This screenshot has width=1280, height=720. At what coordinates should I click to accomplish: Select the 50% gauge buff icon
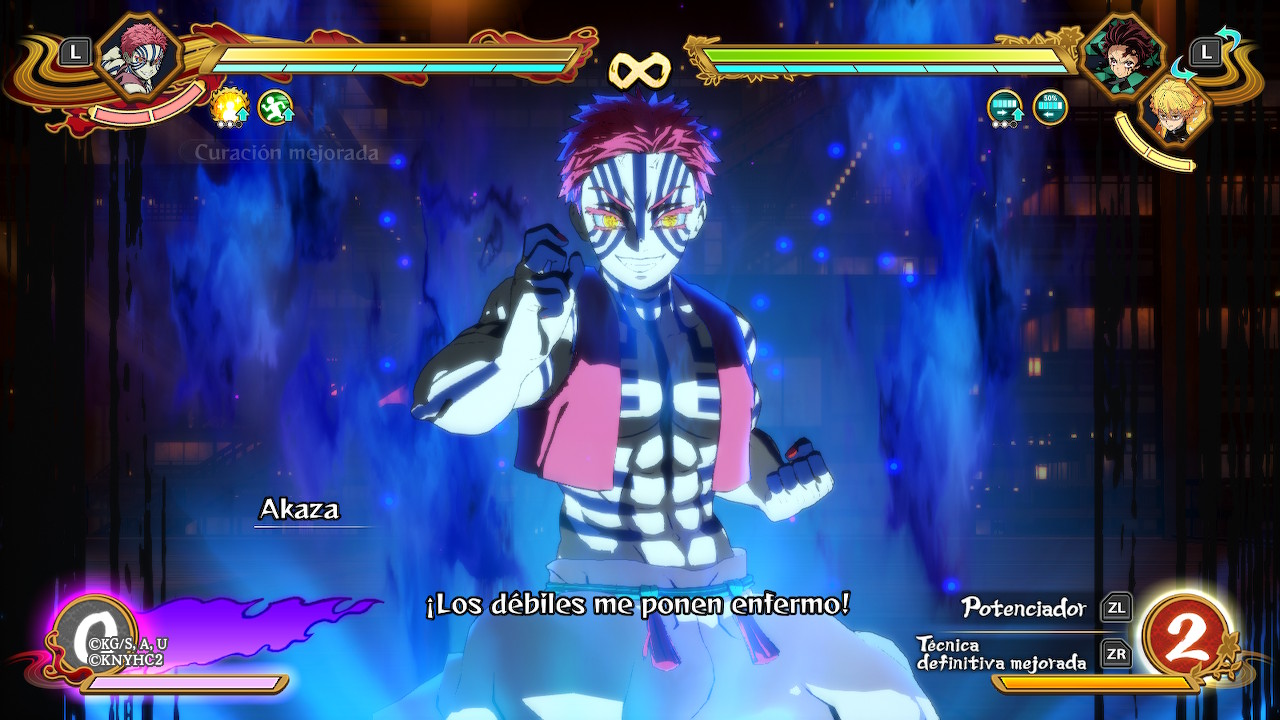click(1050, 107)
